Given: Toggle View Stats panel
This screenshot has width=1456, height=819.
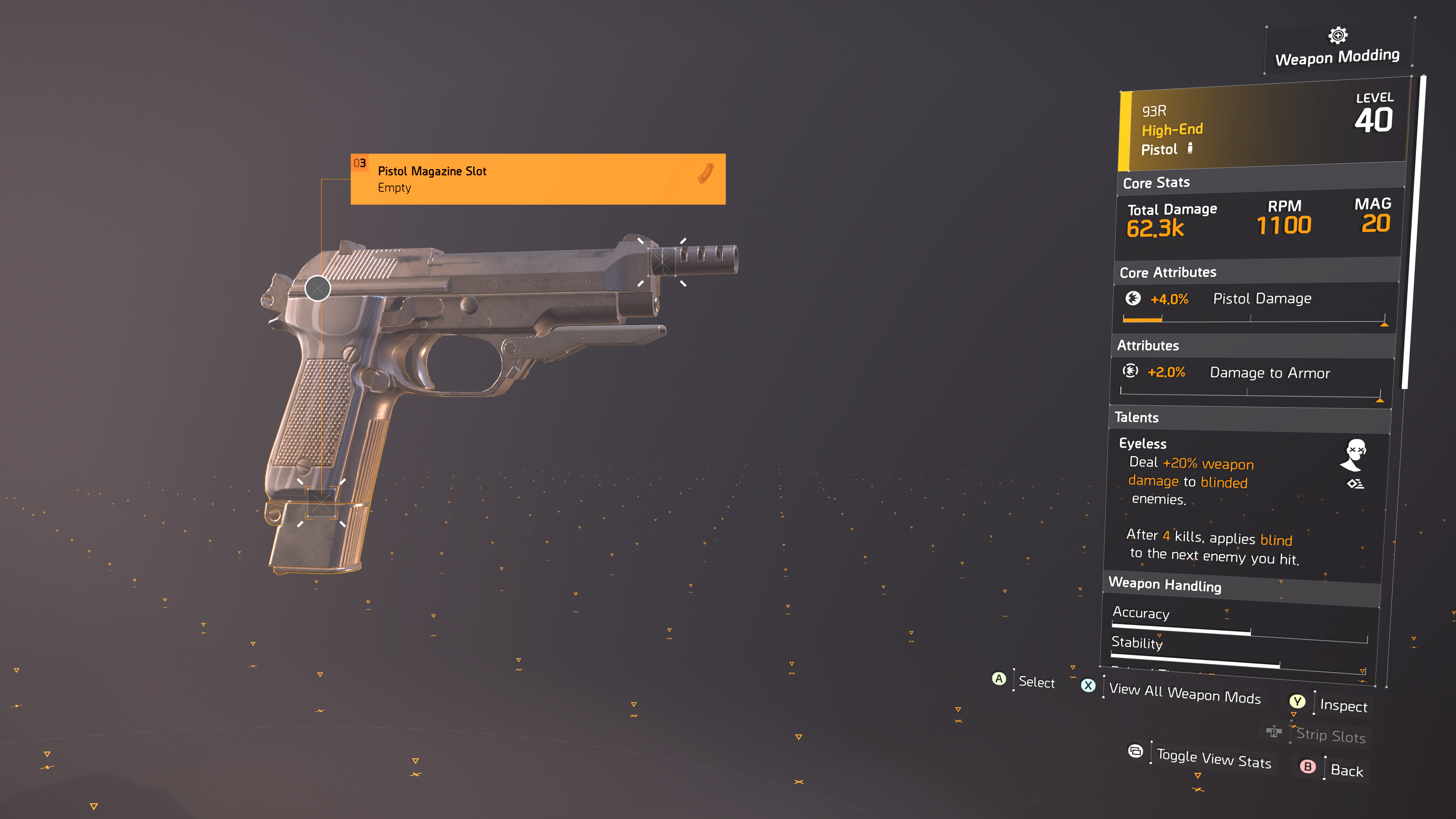Looking at the screenshot, I should click(1213, 758).
